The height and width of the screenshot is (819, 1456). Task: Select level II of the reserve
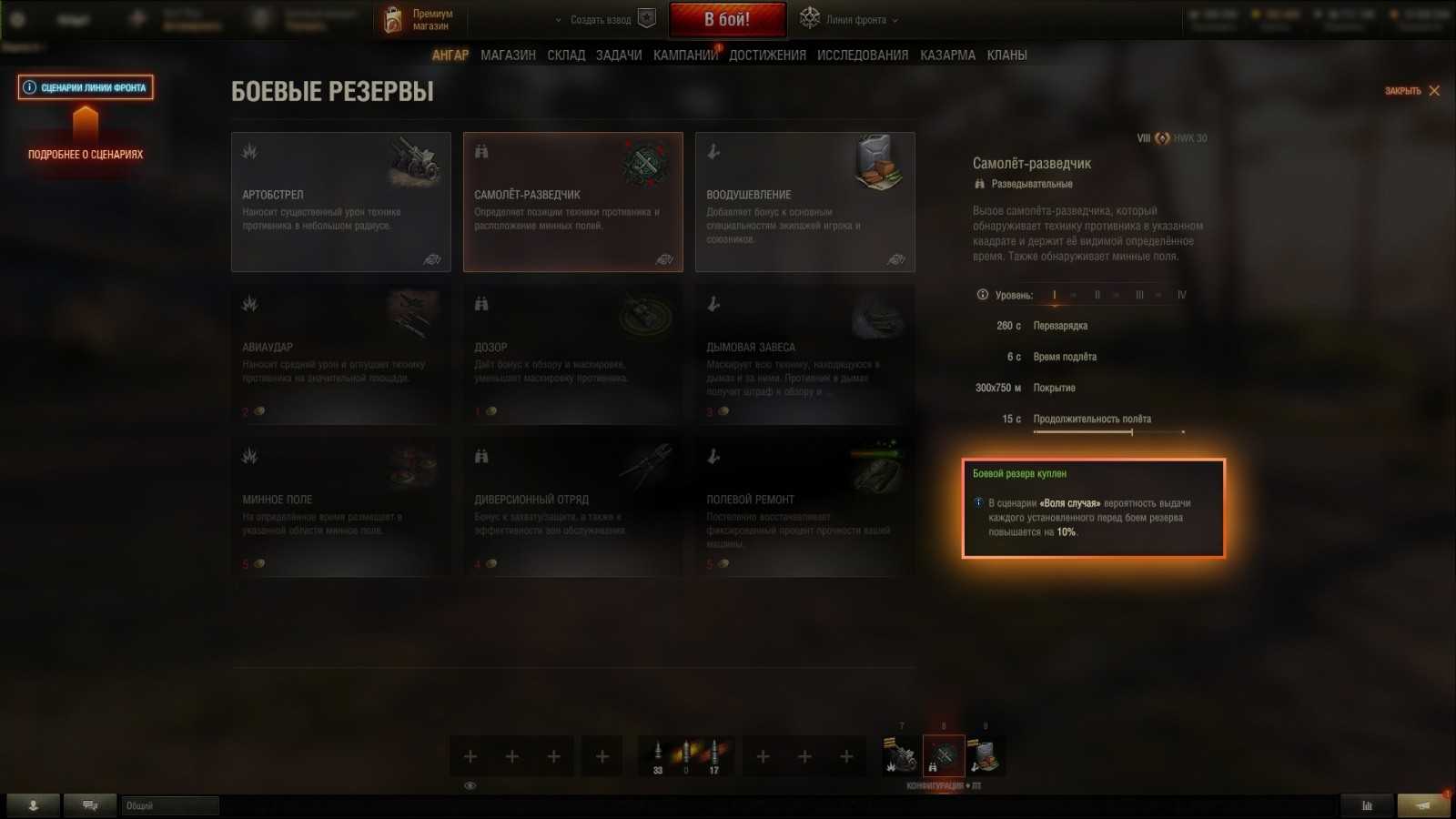coord(1097,295)
